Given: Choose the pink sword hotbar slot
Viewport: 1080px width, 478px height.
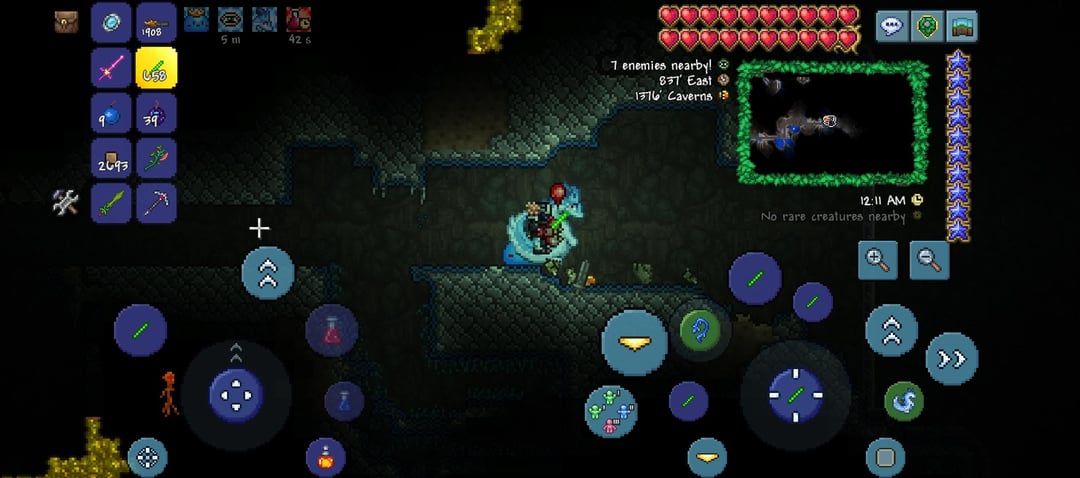Looking at the screenshot, I should tap(110, 68).
